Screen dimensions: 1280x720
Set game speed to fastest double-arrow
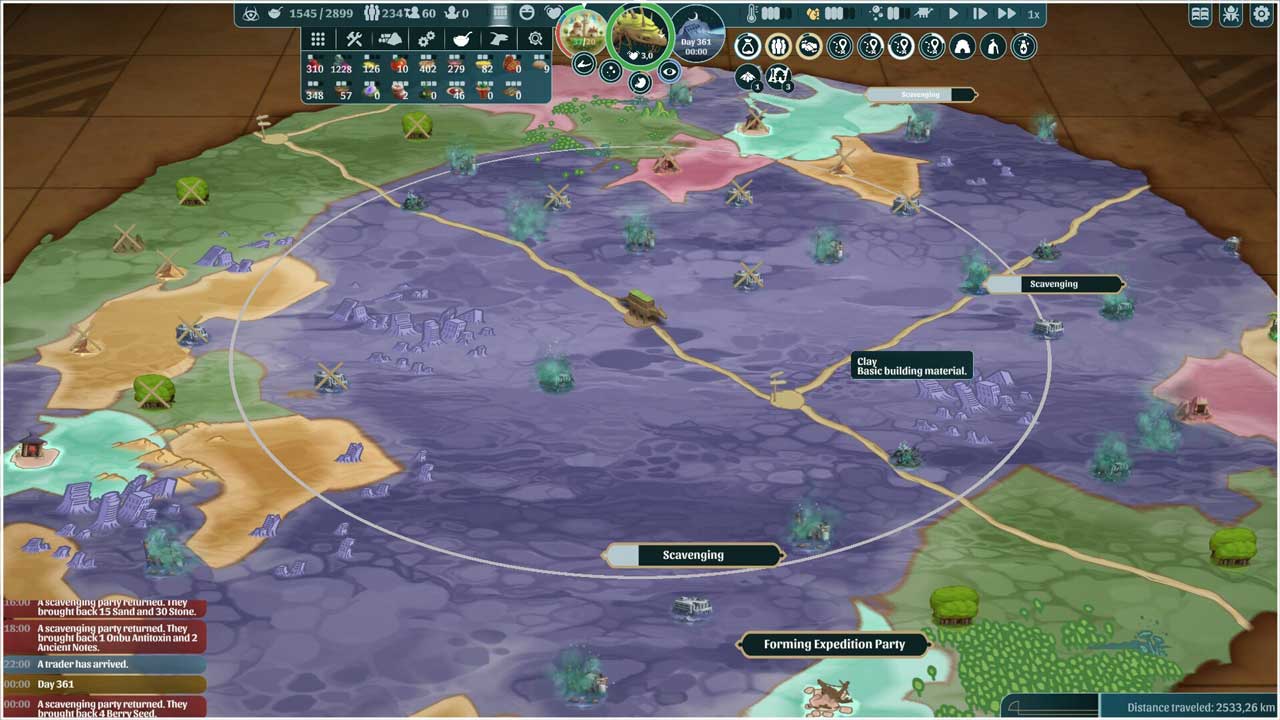1006,14
